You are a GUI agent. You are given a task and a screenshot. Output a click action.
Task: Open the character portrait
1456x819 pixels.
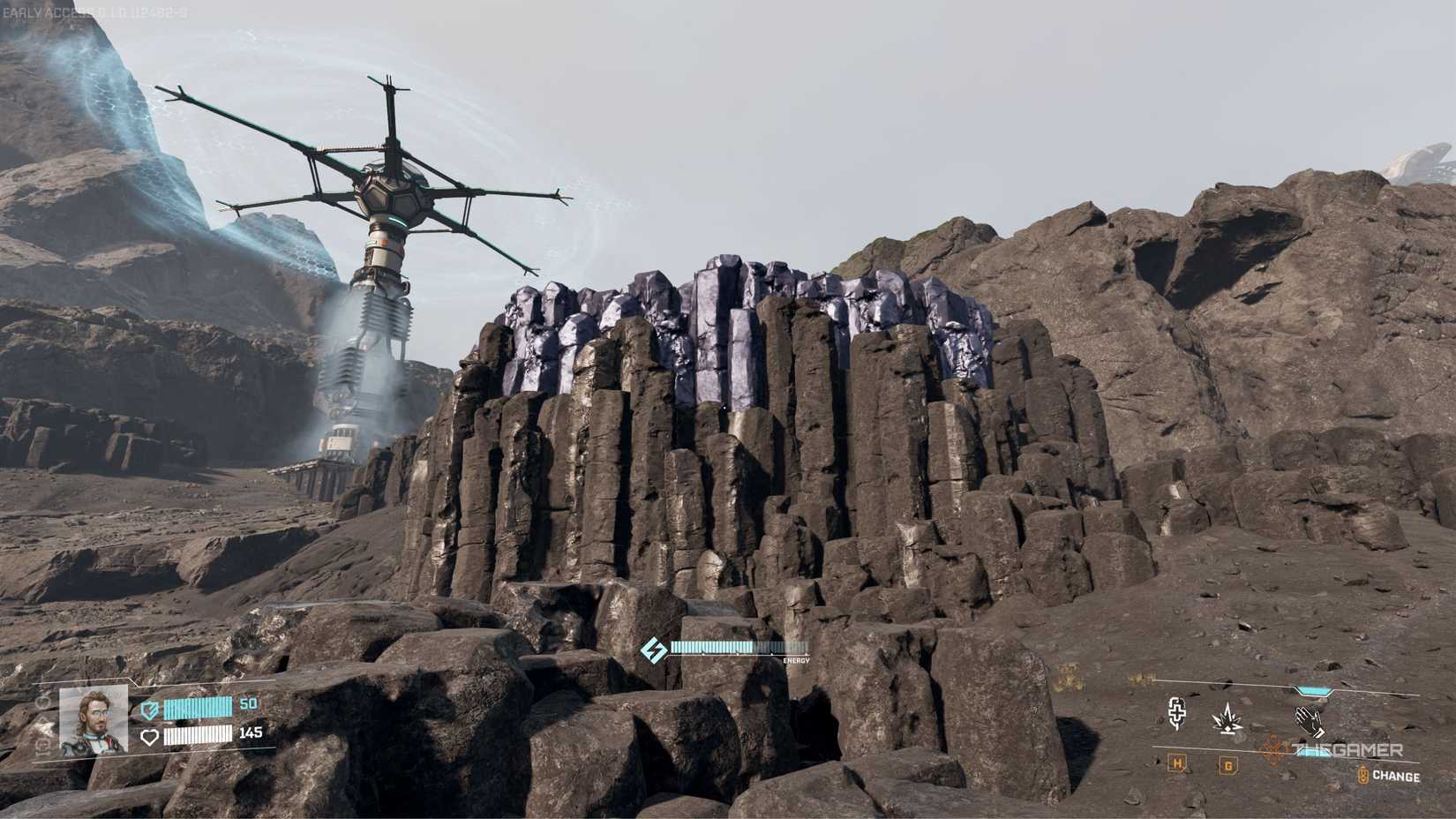(x=94, y=721)
